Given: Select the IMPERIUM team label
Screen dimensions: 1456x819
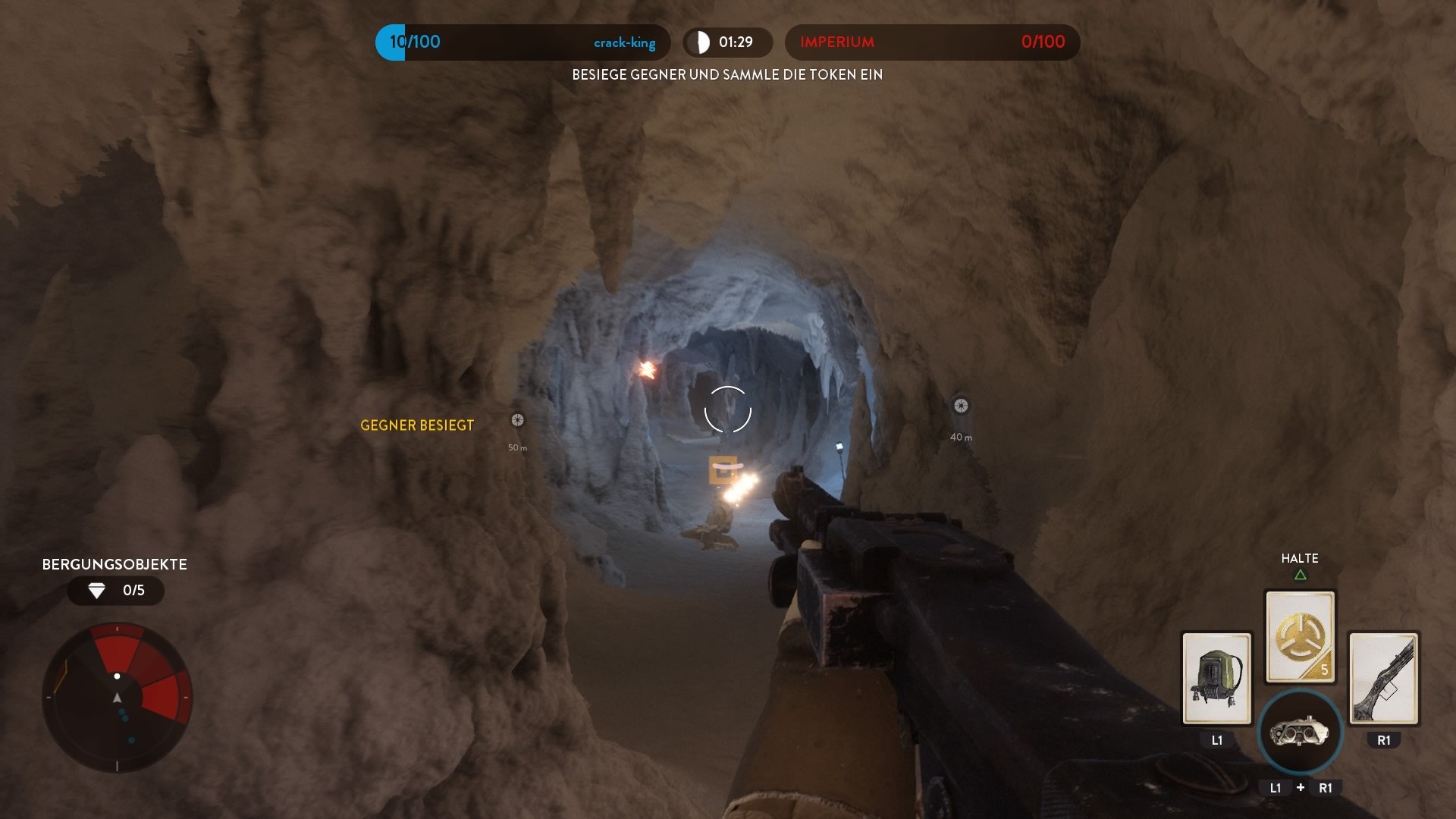Looking at the screenshot, I should (836, 43).
